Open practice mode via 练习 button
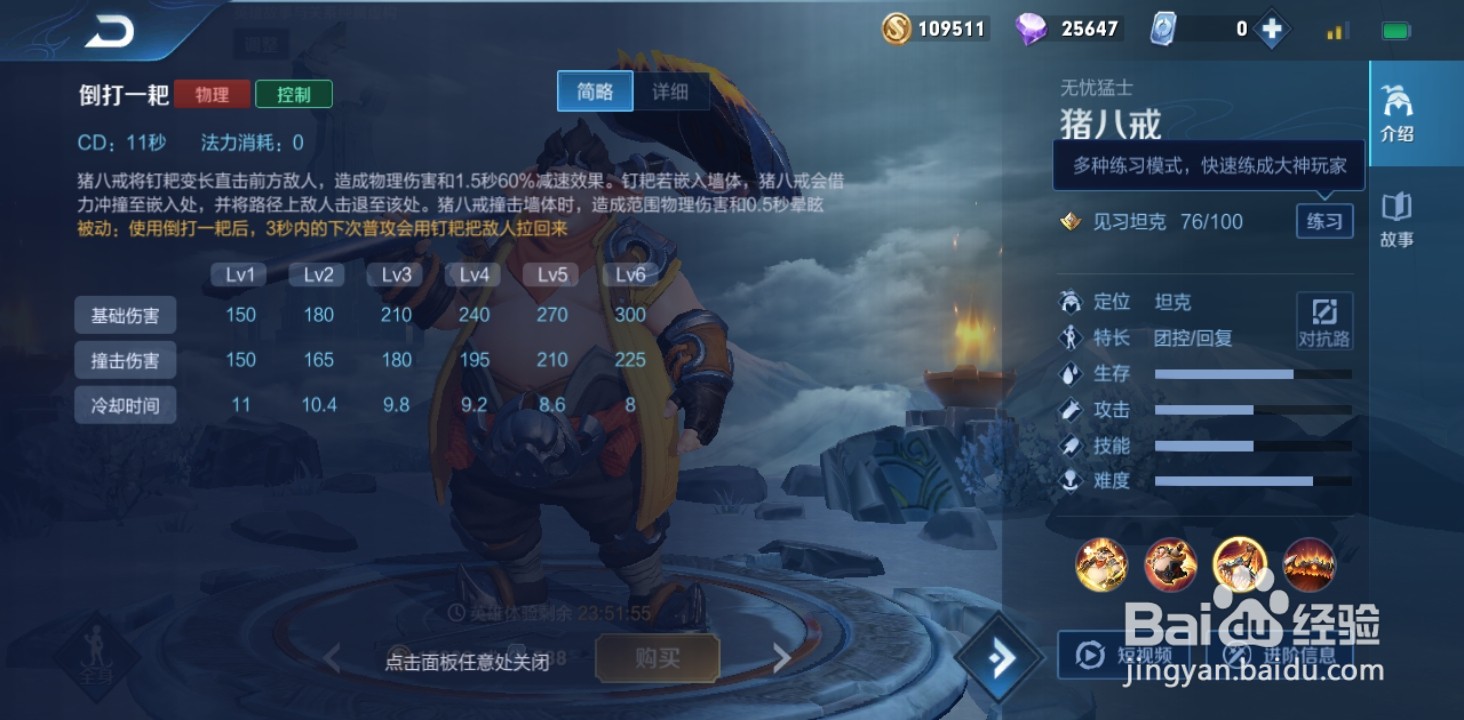Viewport: 1464px width, 720px height. click(x=1324, y=221)
